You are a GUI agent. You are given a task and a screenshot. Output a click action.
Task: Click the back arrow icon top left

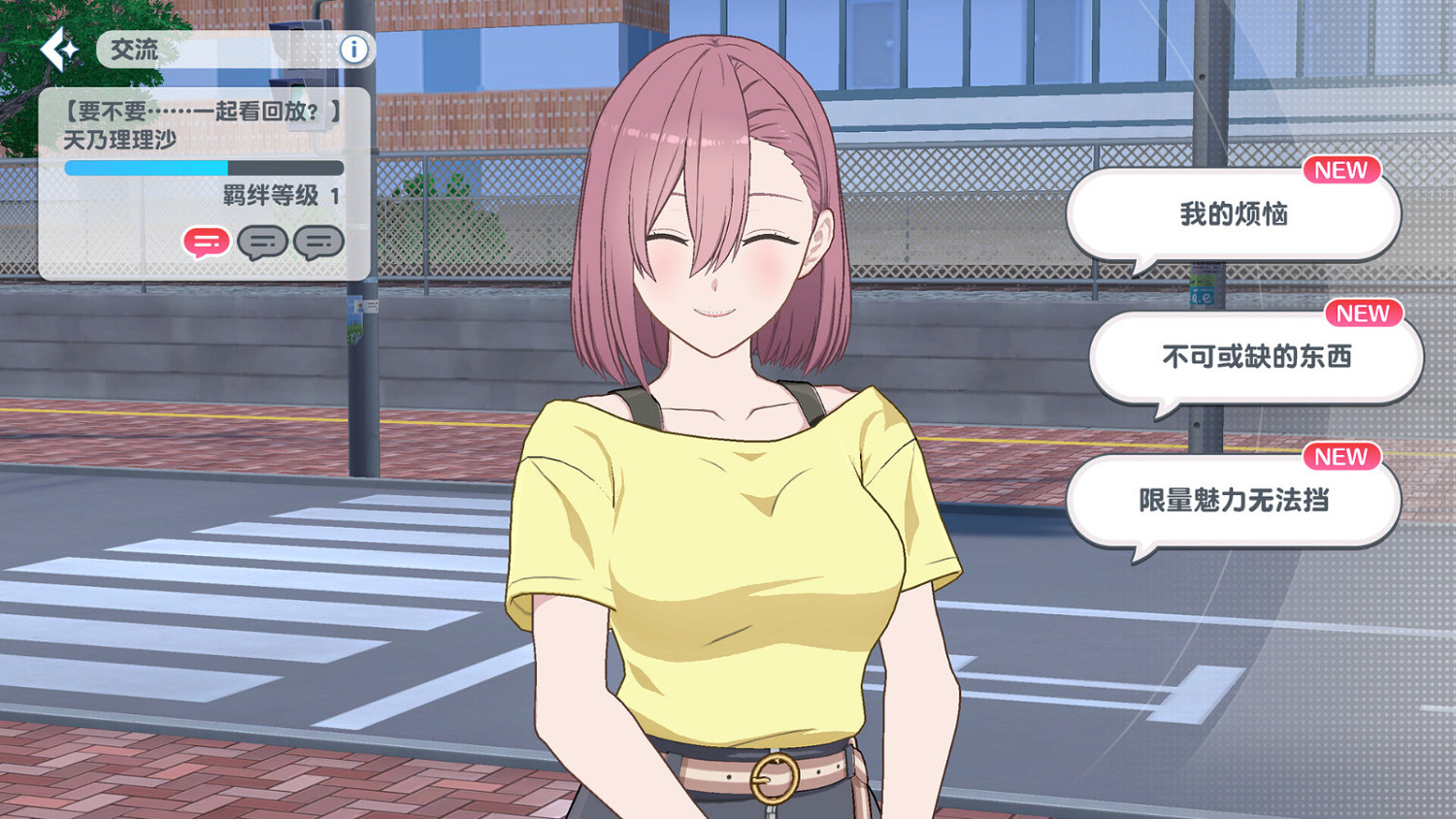pos(58,50)
